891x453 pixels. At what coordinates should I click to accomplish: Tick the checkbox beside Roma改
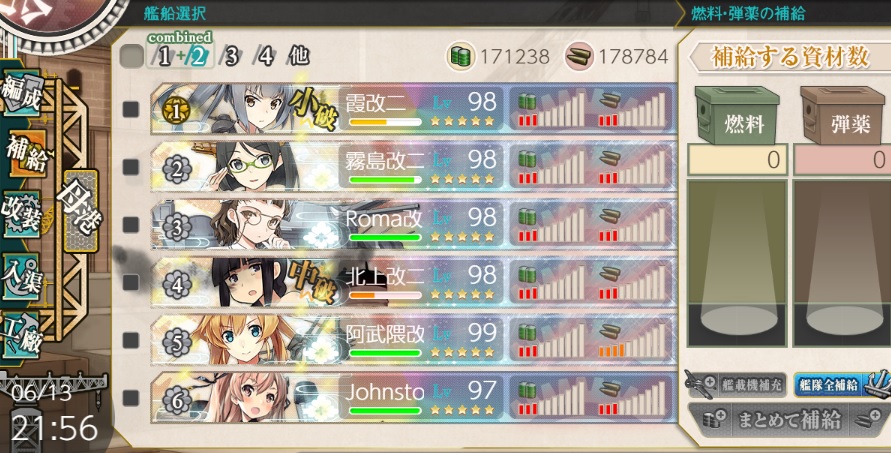[131, 224]
